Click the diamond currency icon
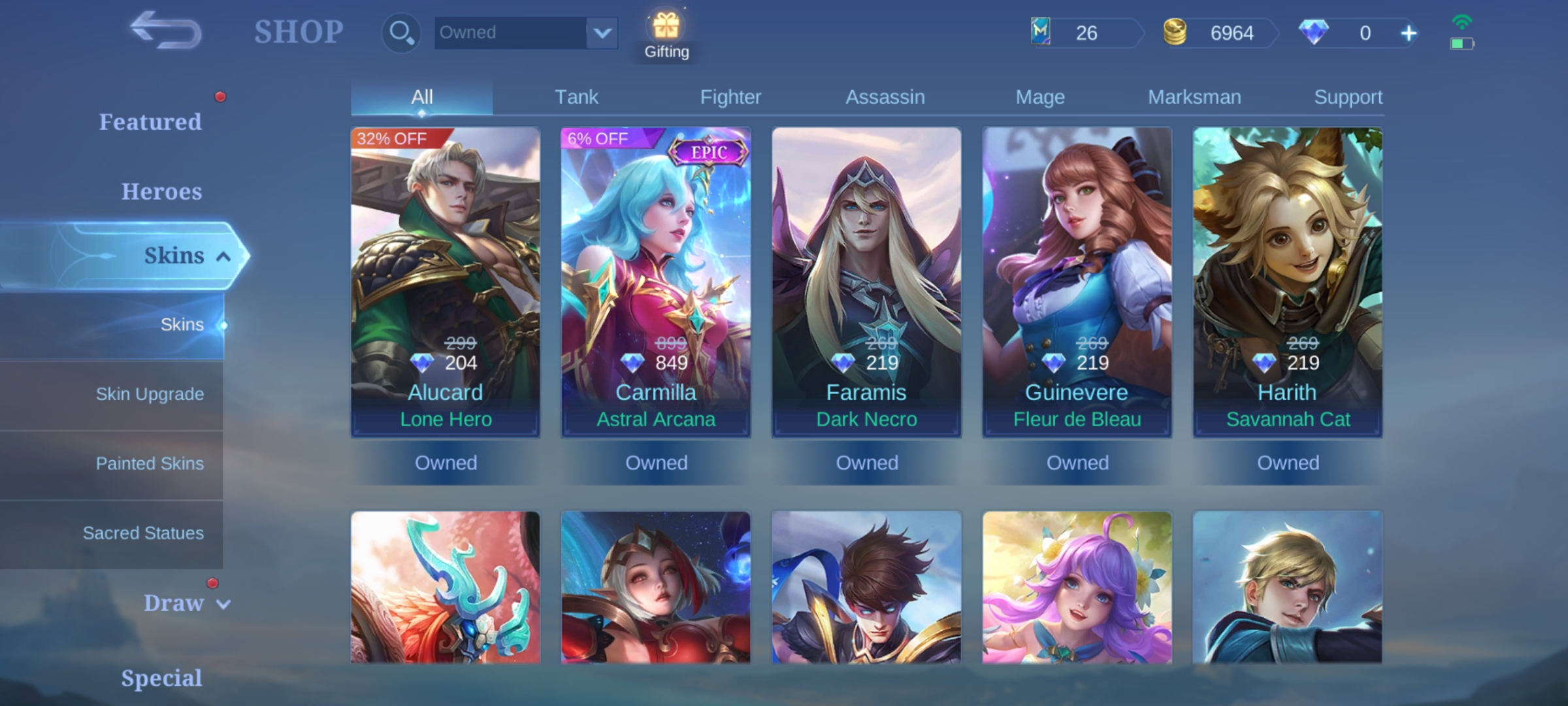1568x706 pixels. pos(1315,33)
